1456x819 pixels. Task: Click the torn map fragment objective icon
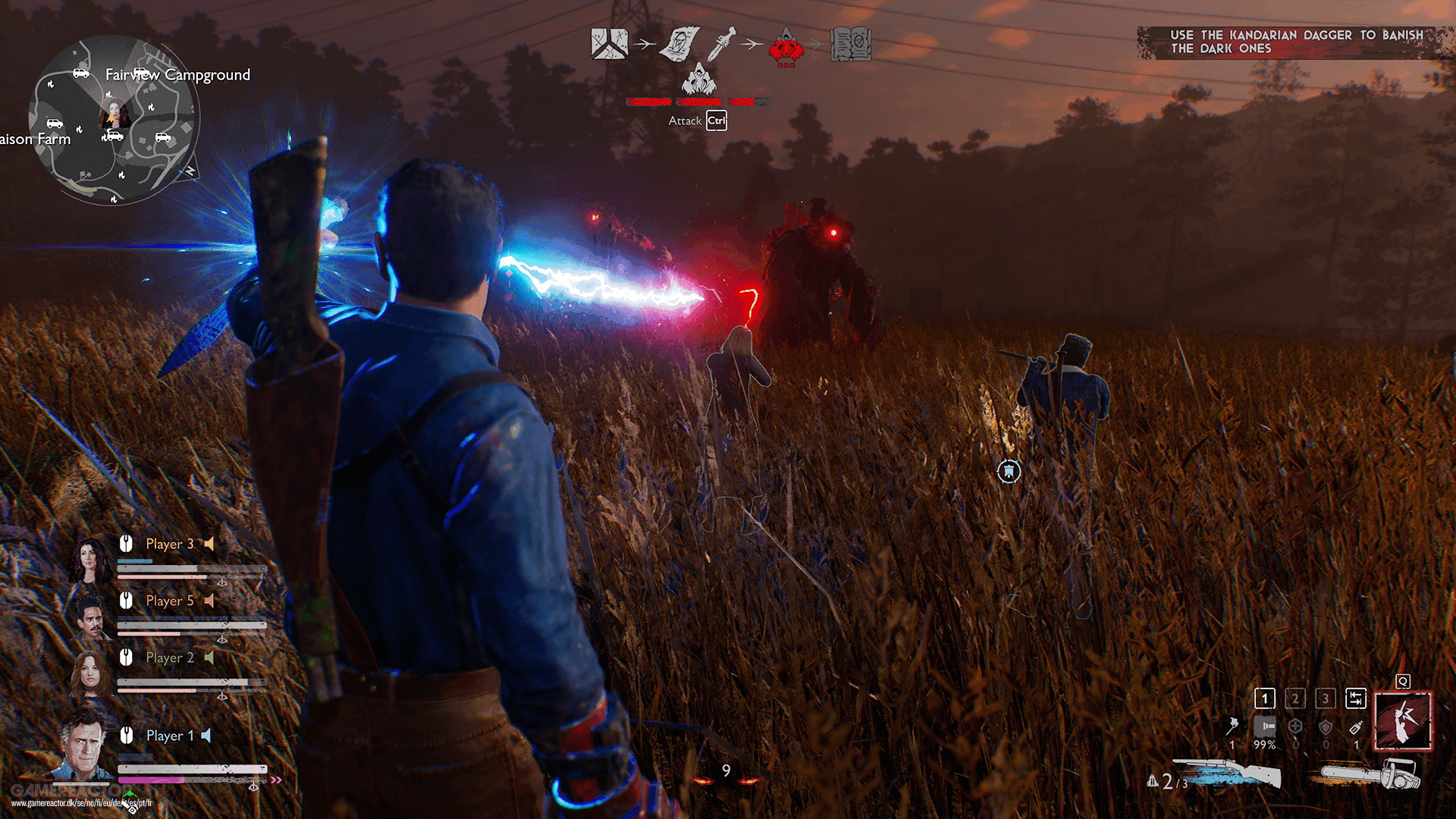[x=608, y=43]
